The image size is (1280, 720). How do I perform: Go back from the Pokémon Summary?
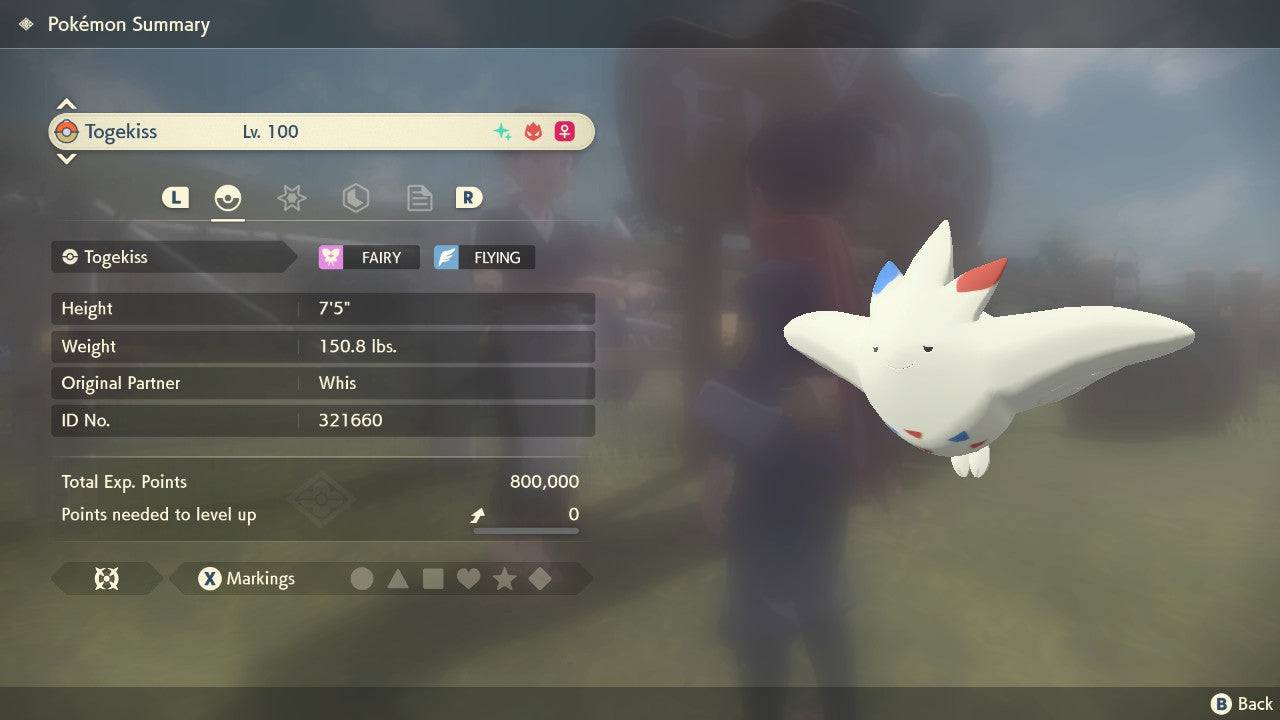point(1242,704)
